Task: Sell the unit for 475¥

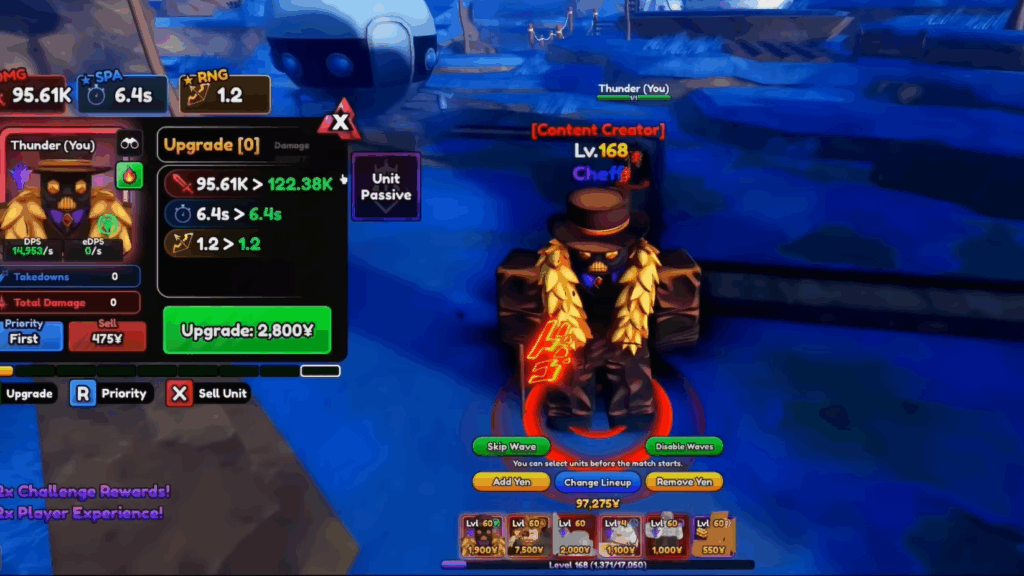Action: [x=107, y=335]
